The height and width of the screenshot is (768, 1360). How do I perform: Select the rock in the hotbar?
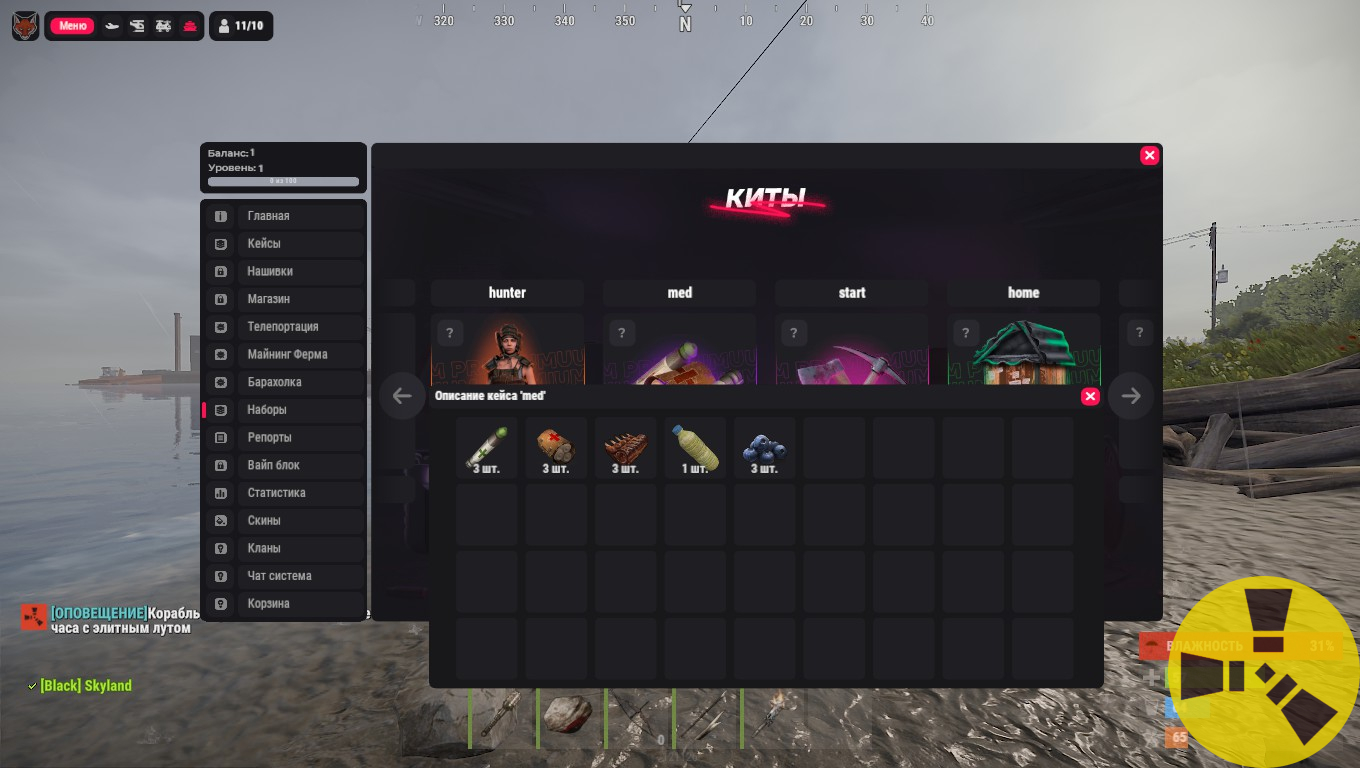(570, 716)
